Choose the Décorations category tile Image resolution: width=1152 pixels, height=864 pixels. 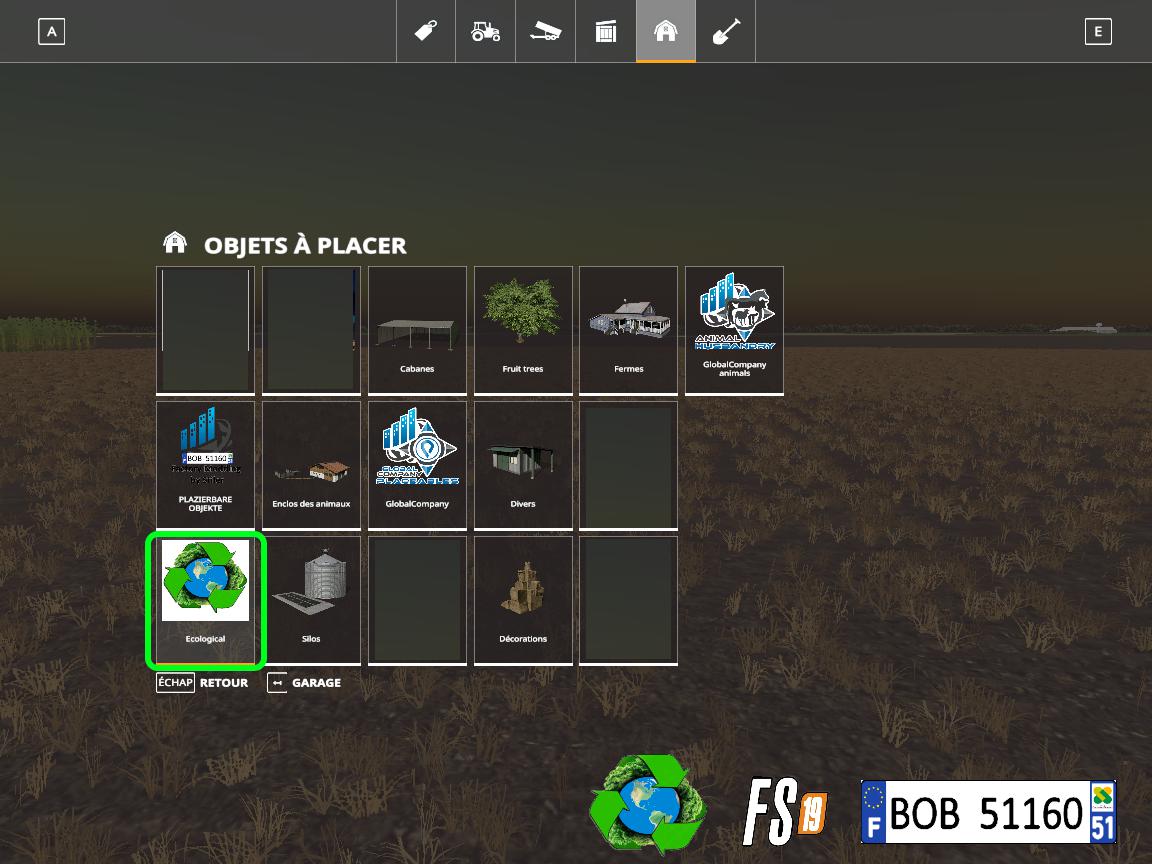[523, 600]
